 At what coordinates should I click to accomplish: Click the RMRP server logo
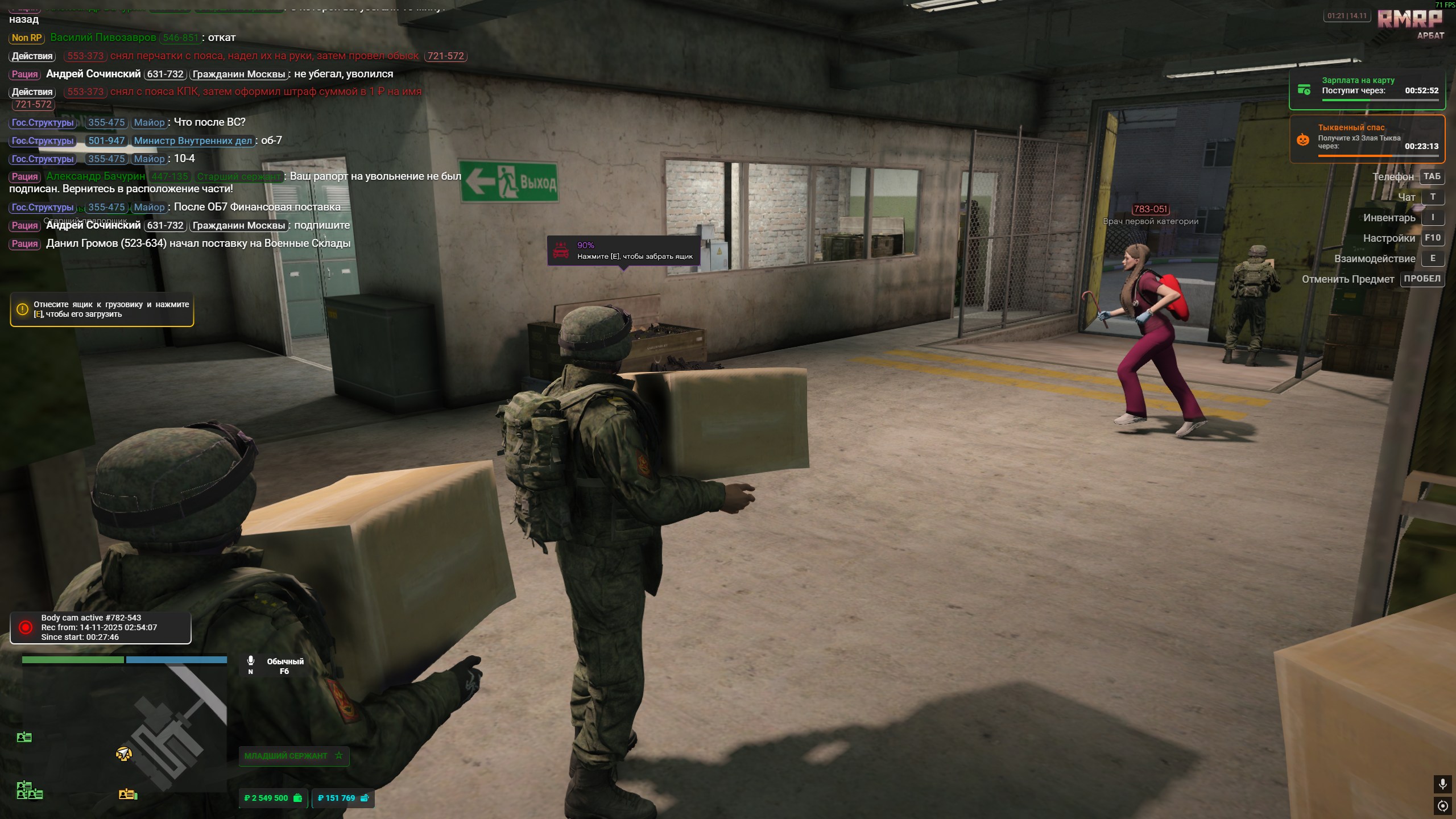click(x=1409, y=19)
